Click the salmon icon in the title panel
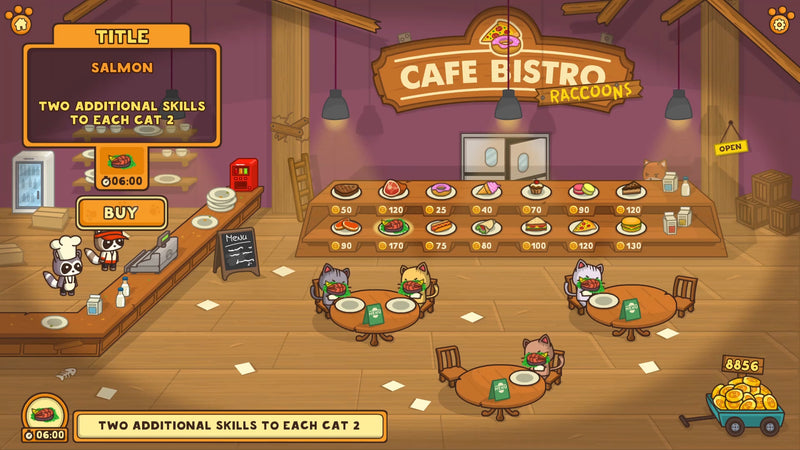 click(121, 162)
